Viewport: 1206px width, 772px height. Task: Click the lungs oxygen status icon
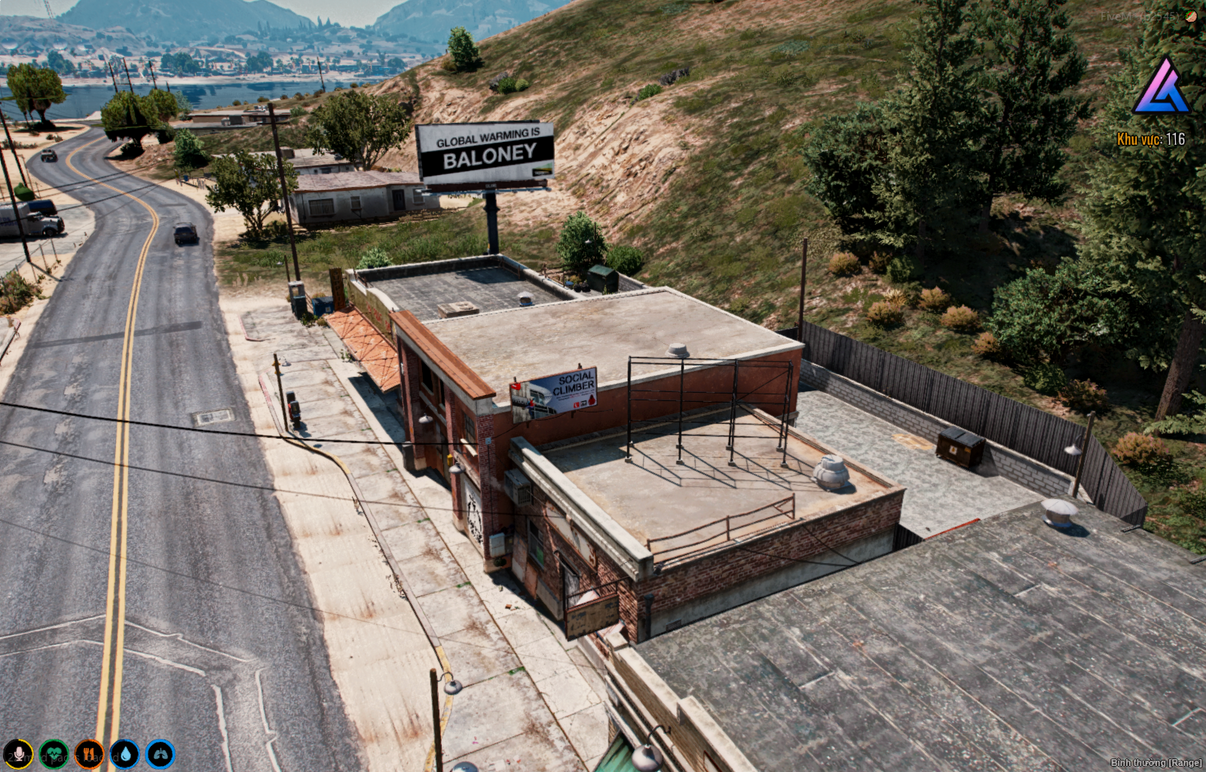(x=160, y=753)
